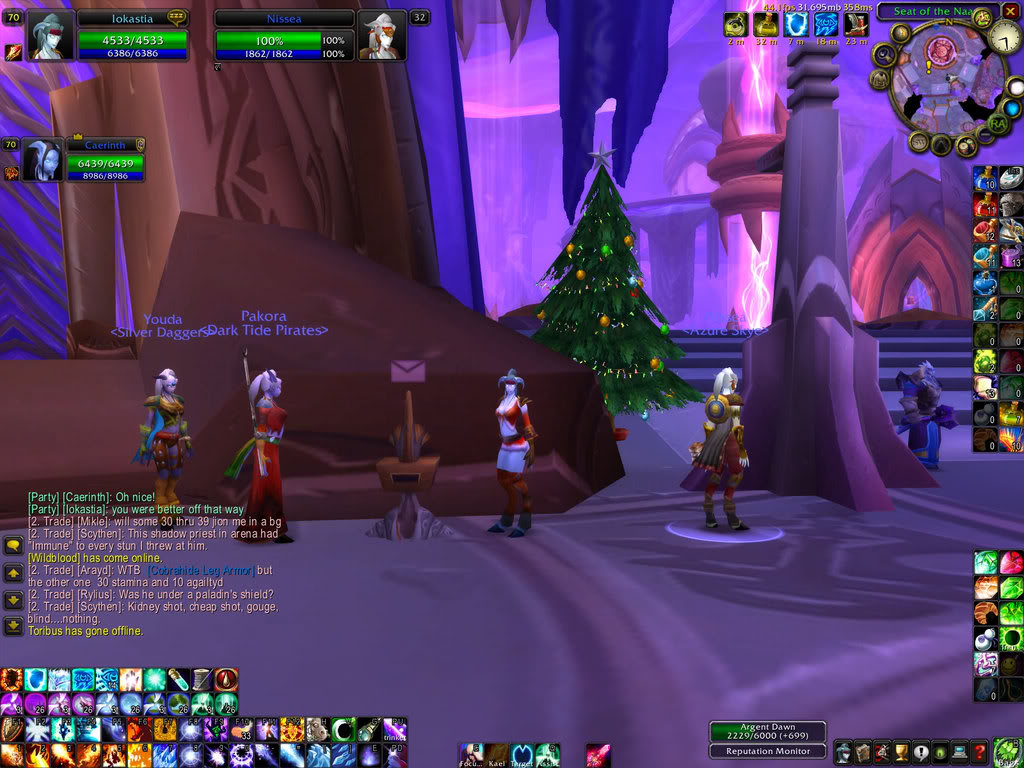Close the minimap with the X button
Image resolution: width=1024 pixels, height=768 pixels.
pyautogui.click(x=1010, y=11)
